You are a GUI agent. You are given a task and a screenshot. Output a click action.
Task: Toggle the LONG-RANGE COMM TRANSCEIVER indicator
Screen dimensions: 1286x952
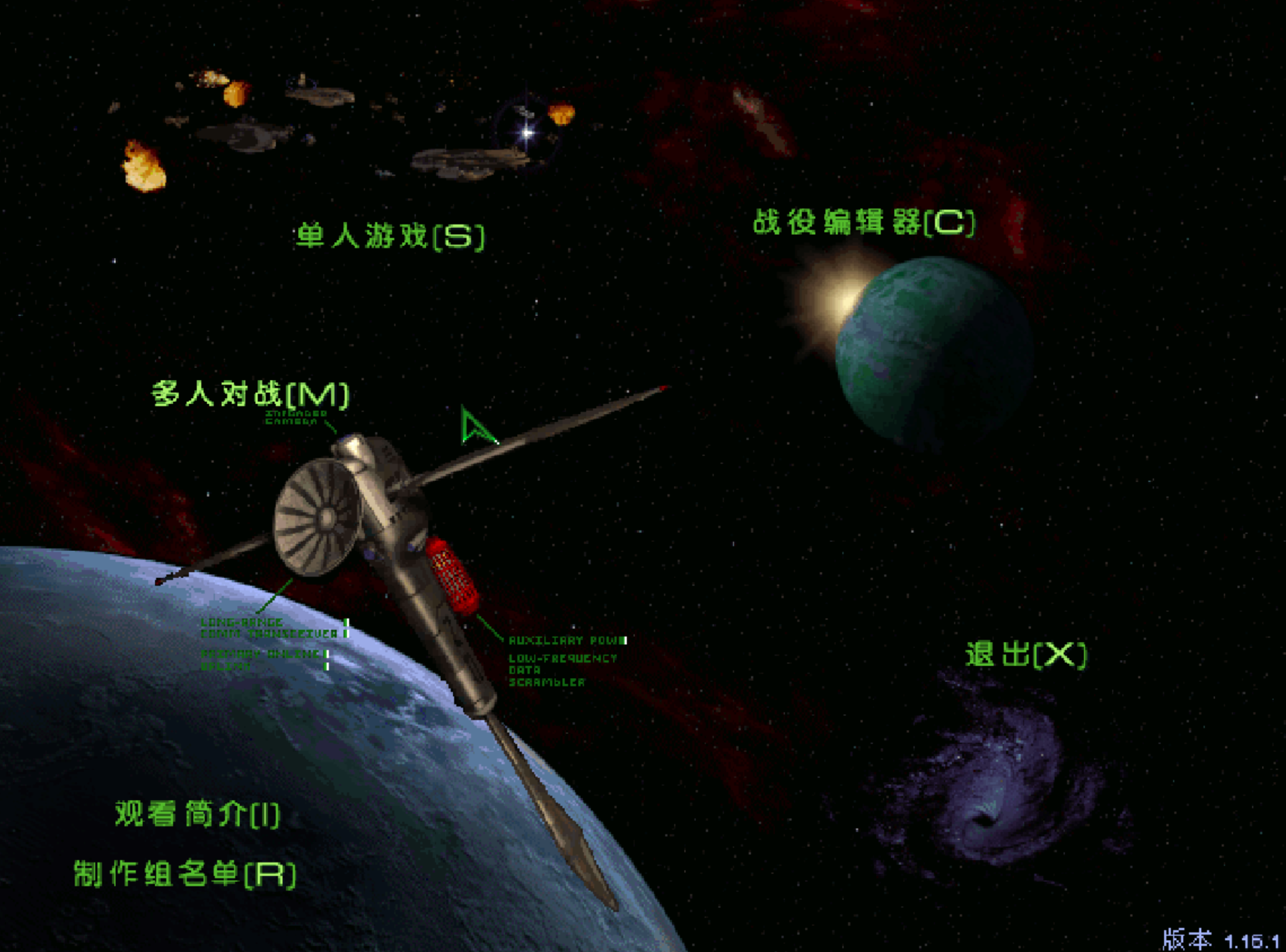click(x=345, y=628)
